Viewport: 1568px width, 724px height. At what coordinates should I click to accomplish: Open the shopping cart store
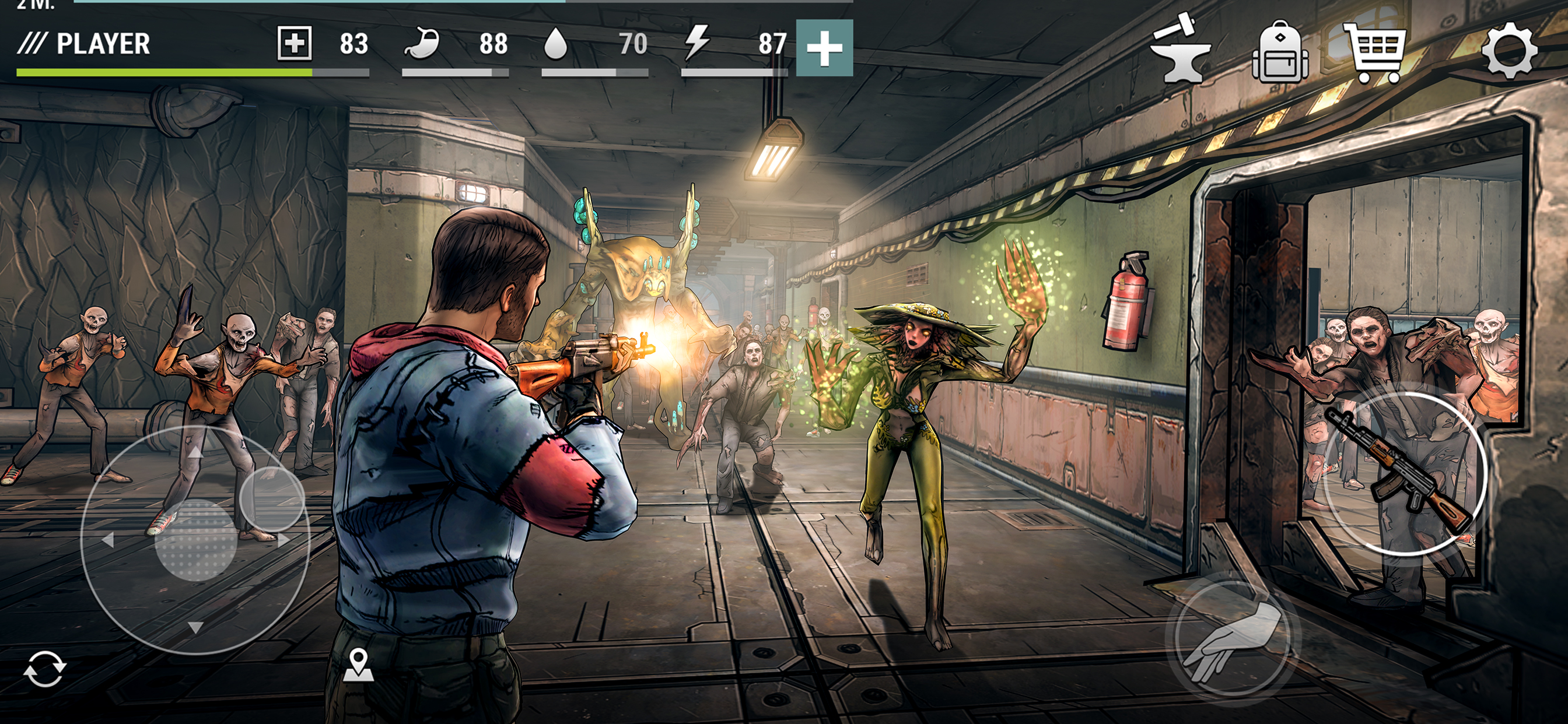[1377, 52]
